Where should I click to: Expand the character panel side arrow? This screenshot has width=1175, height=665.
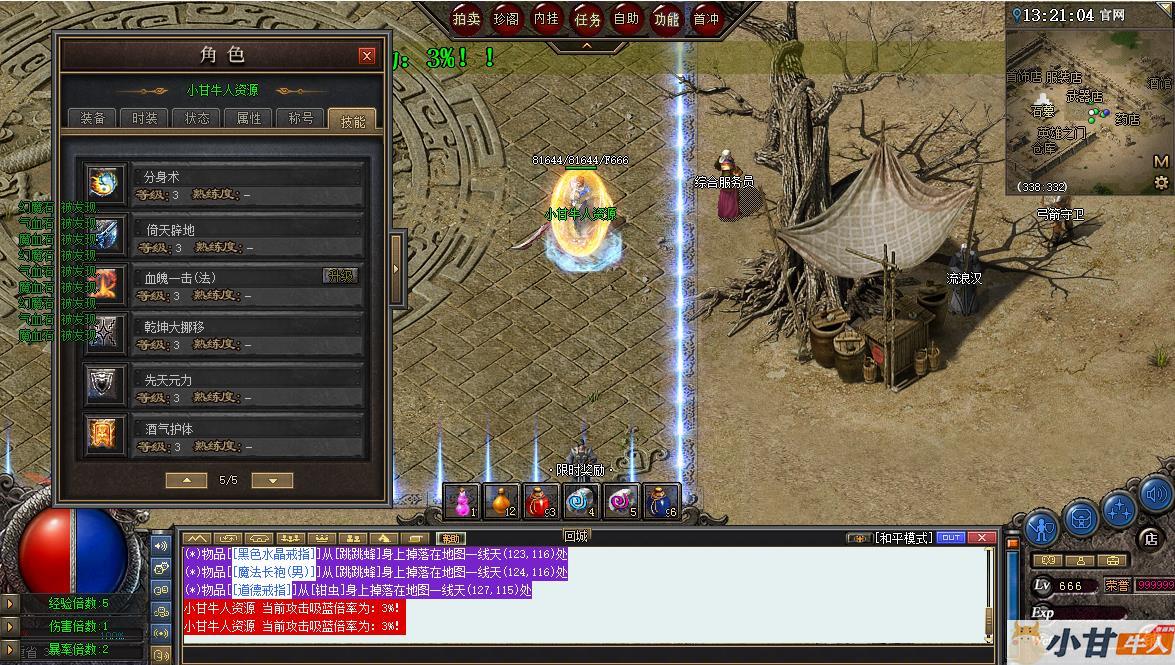point(397,268)
